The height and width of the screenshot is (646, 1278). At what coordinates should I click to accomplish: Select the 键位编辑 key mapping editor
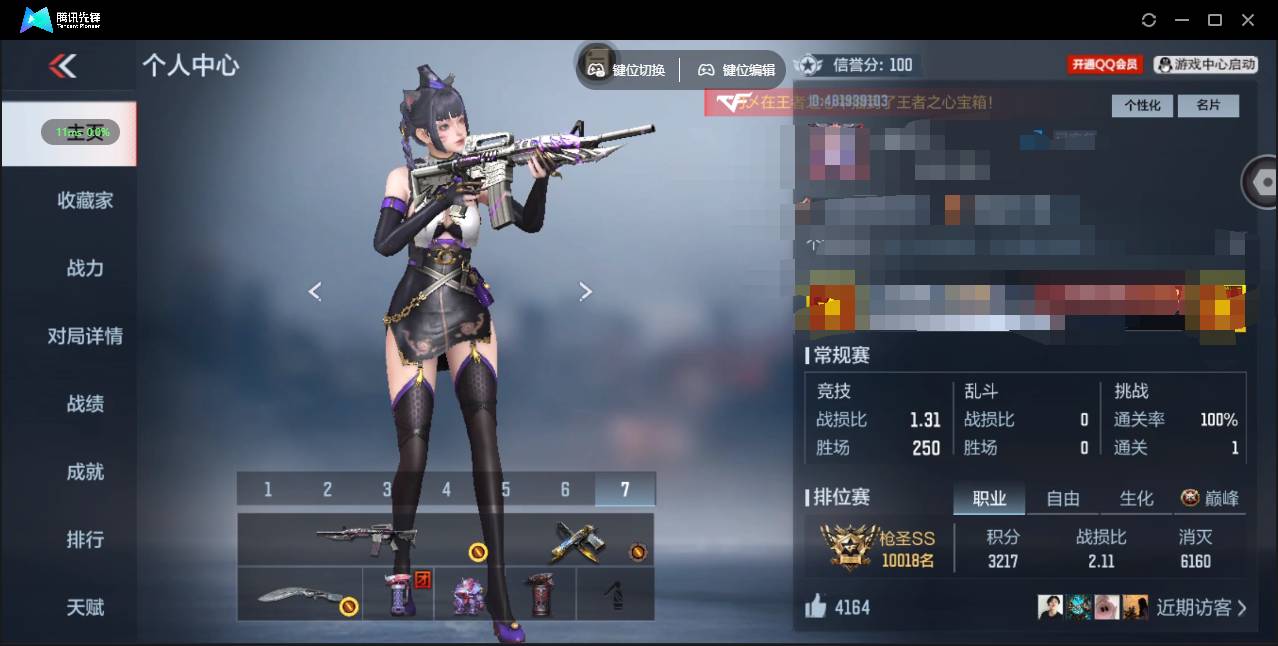(x=737, y=69)
